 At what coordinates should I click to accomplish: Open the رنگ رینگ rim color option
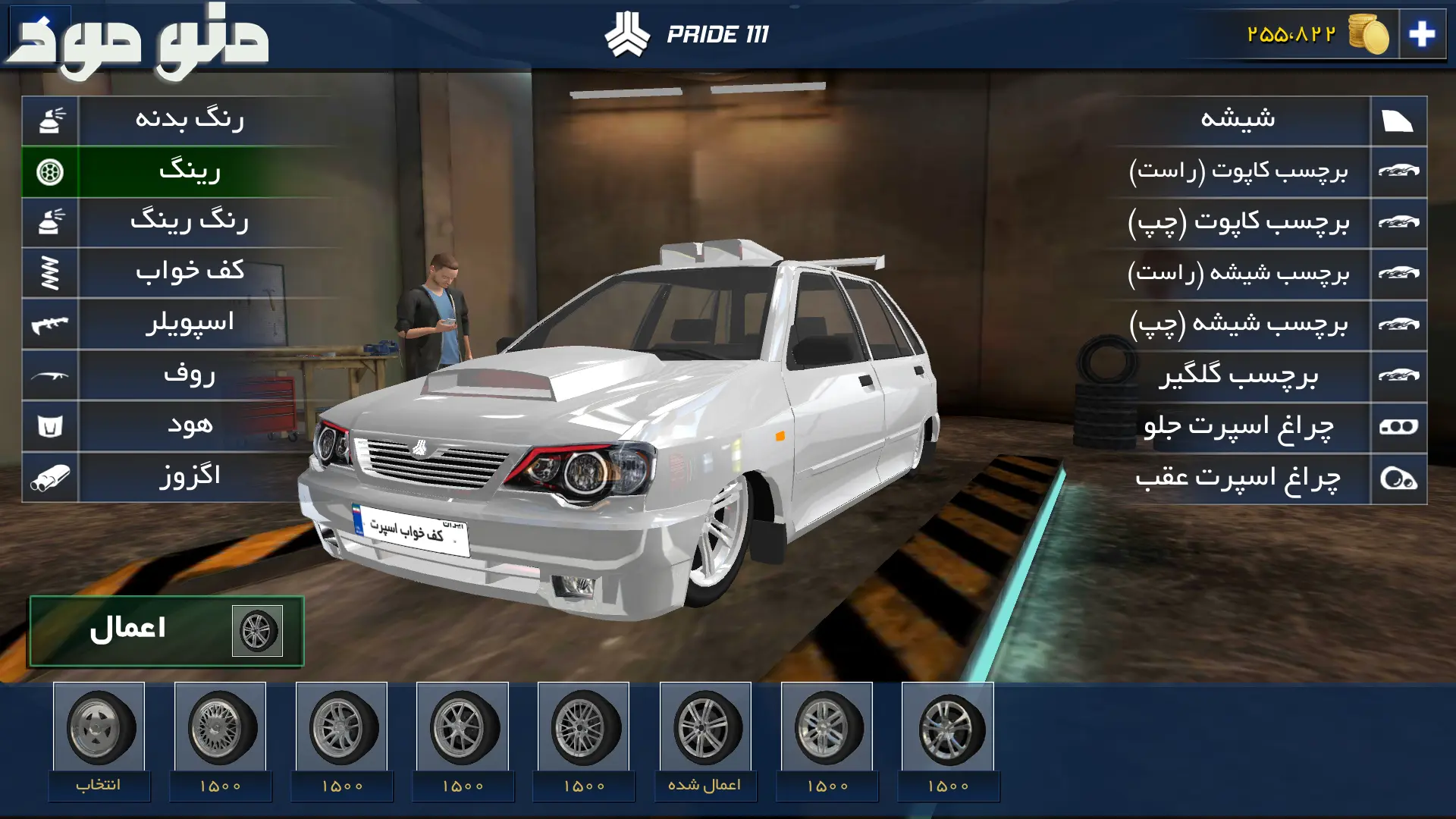190,222
